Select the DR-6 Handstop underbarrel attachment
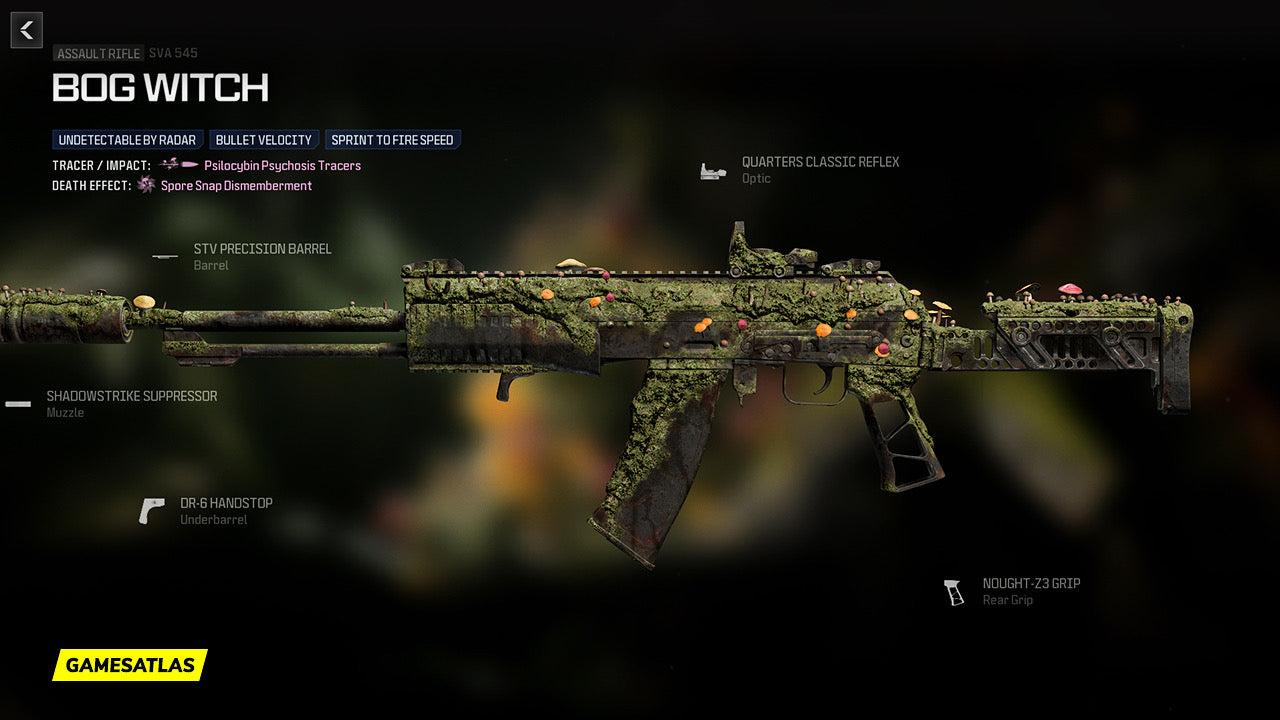The width and height of the screenshot is (1280, 720). point(226,503)
